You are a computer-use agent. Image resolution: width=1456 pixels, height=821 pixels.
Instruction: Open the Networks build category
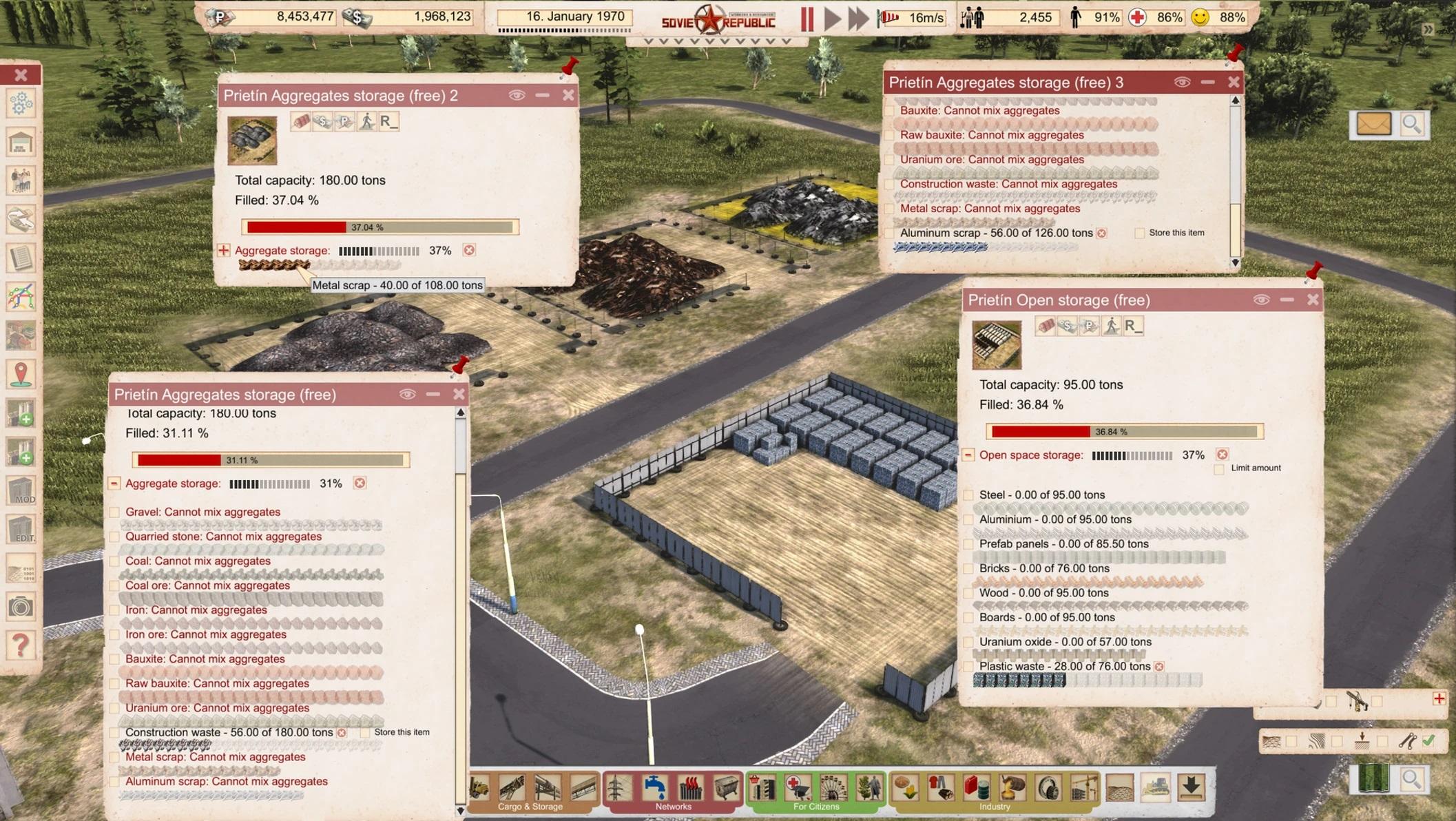point(673,806)
